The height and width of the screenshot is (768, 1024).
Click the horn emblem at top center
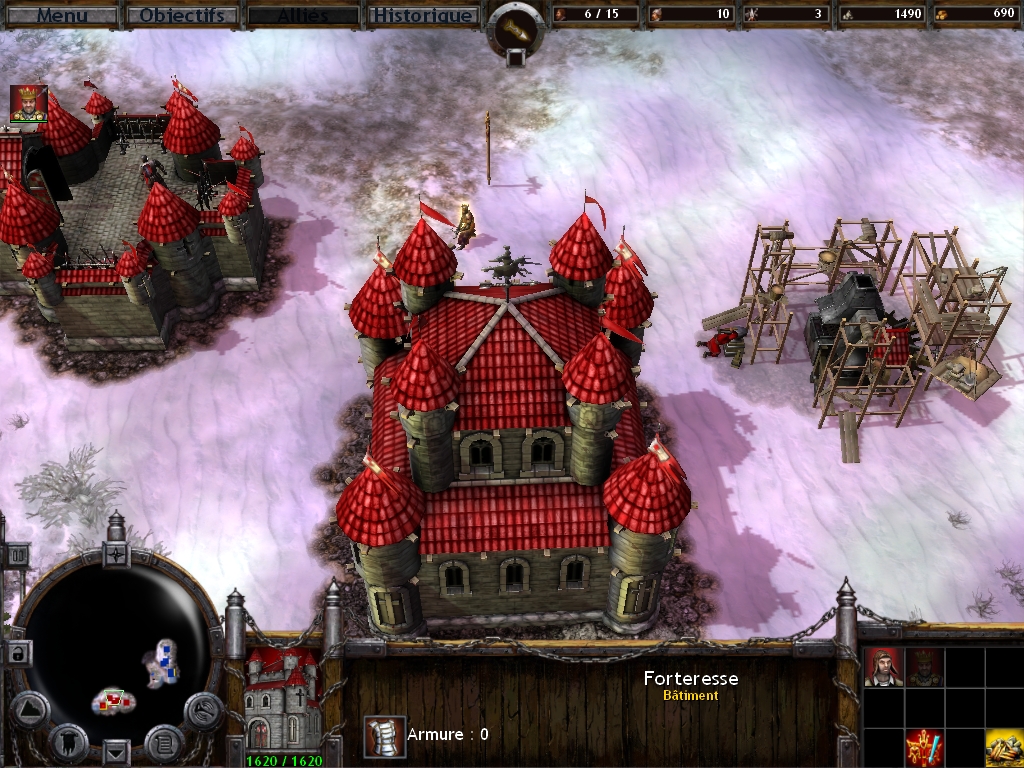tap(516, 28)
